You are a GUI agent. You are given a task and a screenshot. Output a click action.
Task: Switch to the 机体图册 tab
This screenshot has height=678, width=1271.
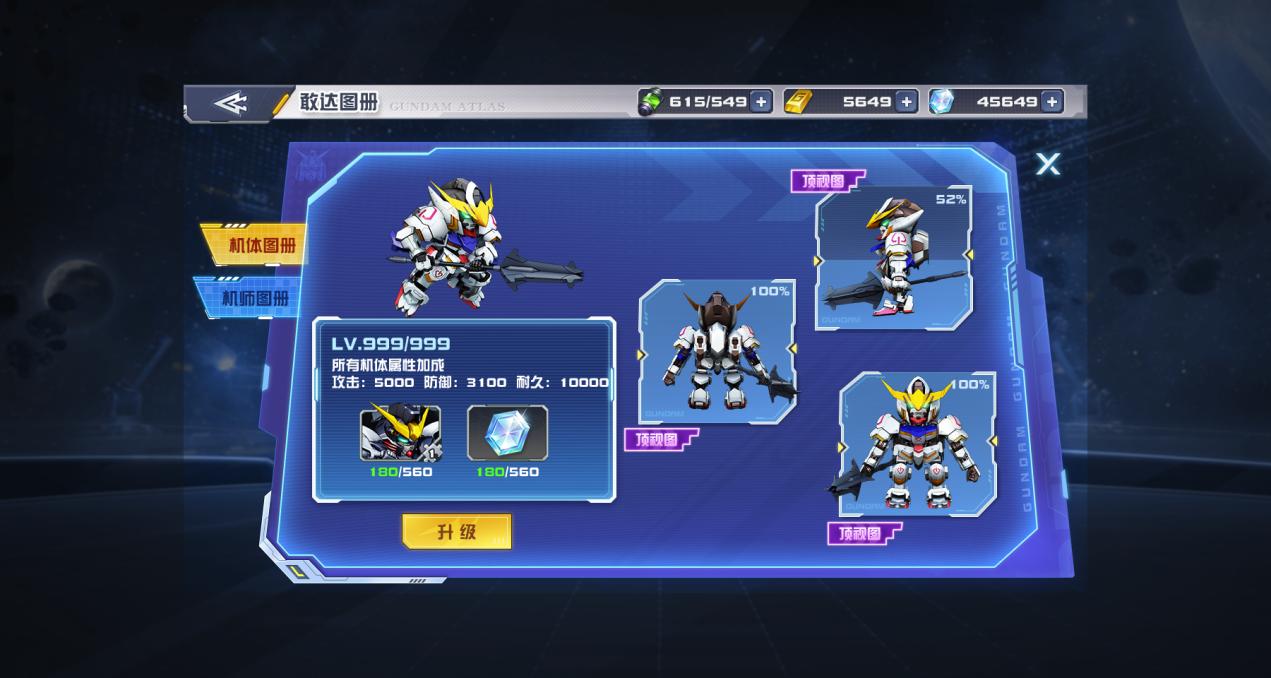254,245
